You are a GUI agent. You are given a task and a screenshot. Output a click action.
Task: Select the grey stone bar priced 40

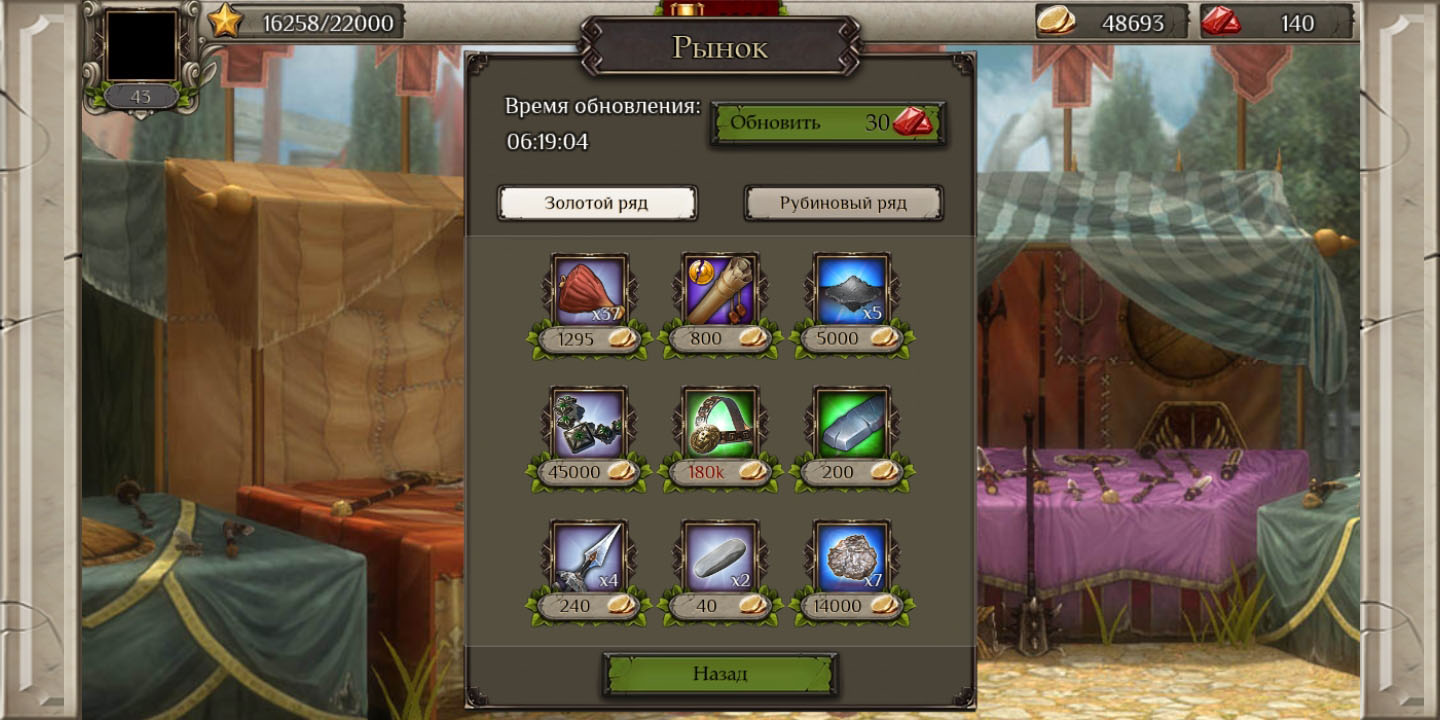720,557
